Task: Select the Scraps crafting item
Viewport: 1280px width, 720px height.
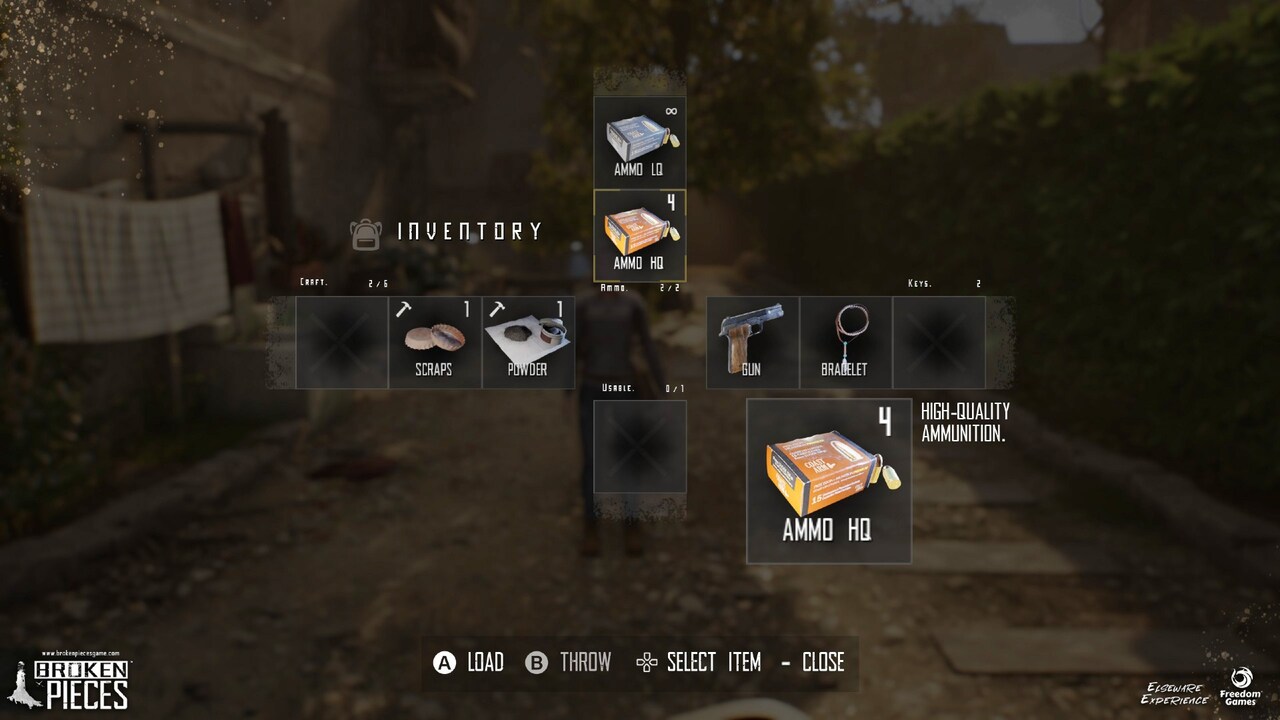Action: click(x=434, y=342)
